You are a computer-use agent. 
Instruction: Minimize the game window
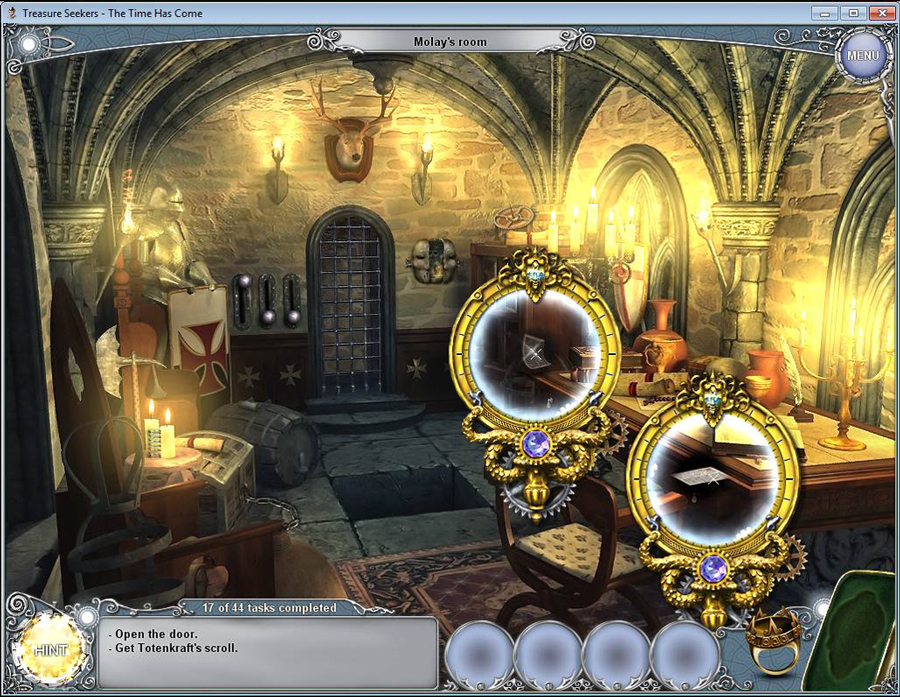click(x=823, y=12)
